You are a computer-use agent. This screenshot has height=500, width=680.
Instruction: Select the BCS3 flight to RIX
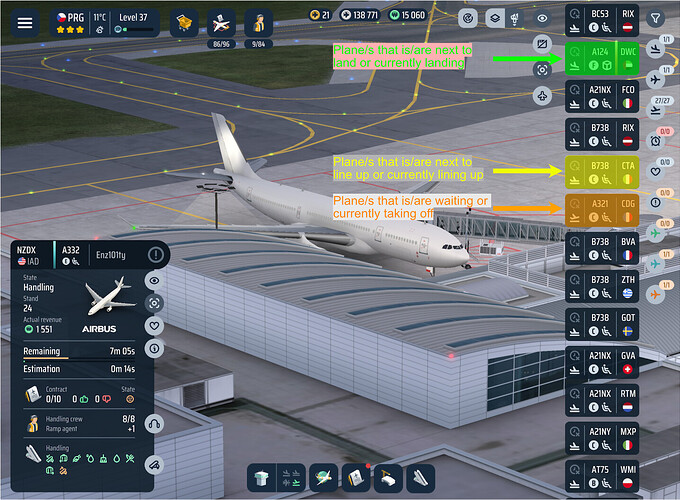(x=602, y=20)
